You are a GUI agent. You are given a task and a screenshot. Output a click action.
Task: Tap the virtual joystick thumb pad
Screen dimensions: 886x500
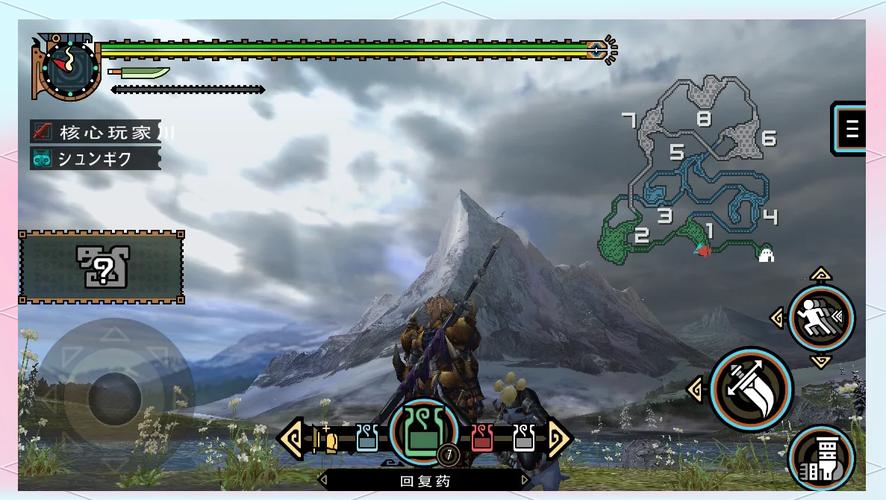[113, 397]
